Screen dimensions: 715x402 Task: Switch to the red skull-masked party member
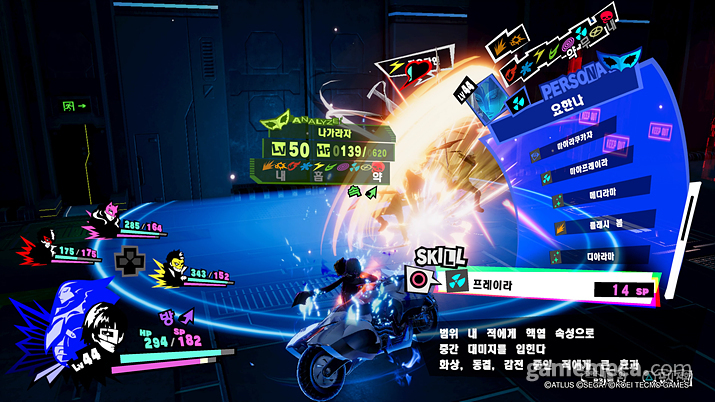click(x=45, y=243)
